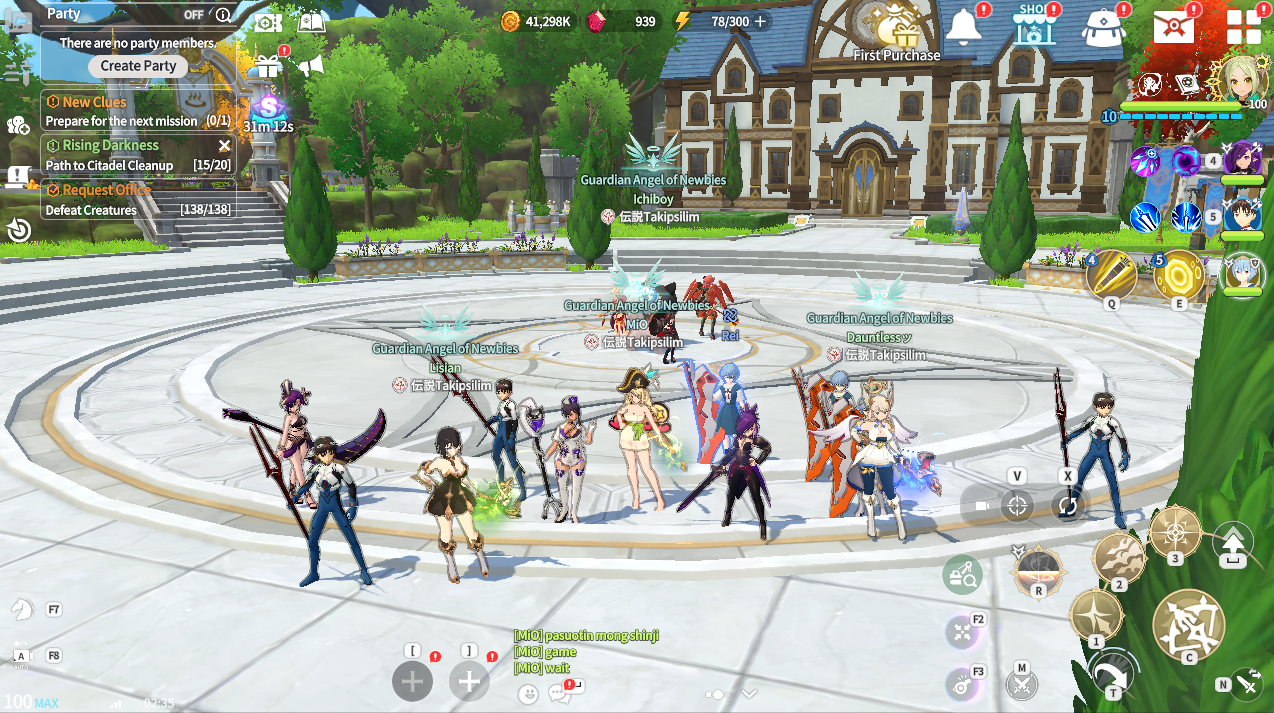The image size is (1274, 713).
Task: Open the camera screenshot mode
Action: [x=267, y=22]
